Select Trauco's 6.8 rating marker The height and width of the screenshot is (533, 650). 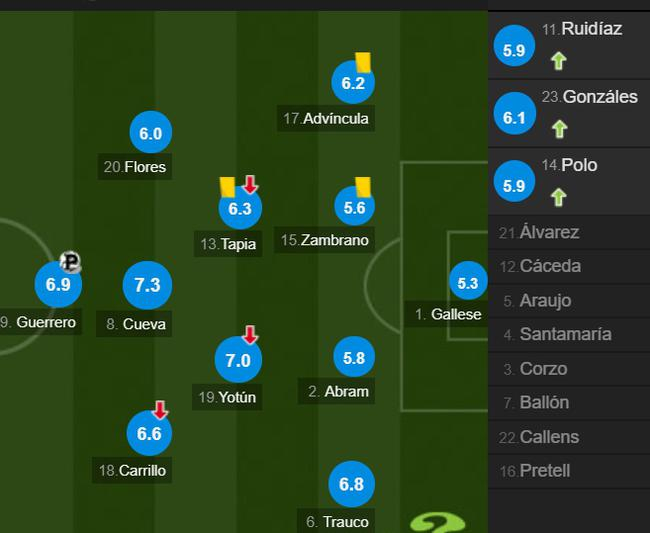[x=351, y=485]
